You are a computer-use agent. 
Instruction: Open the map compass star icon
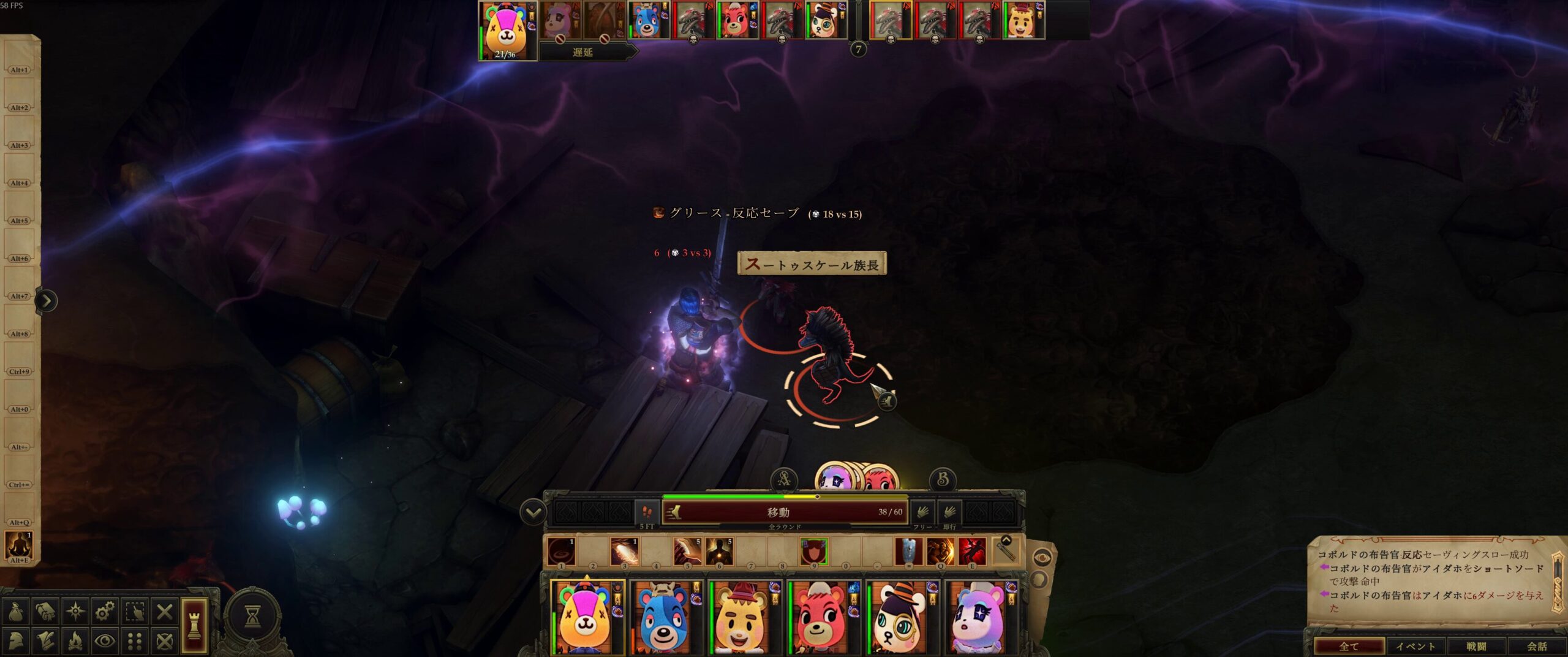click(75, 611)
